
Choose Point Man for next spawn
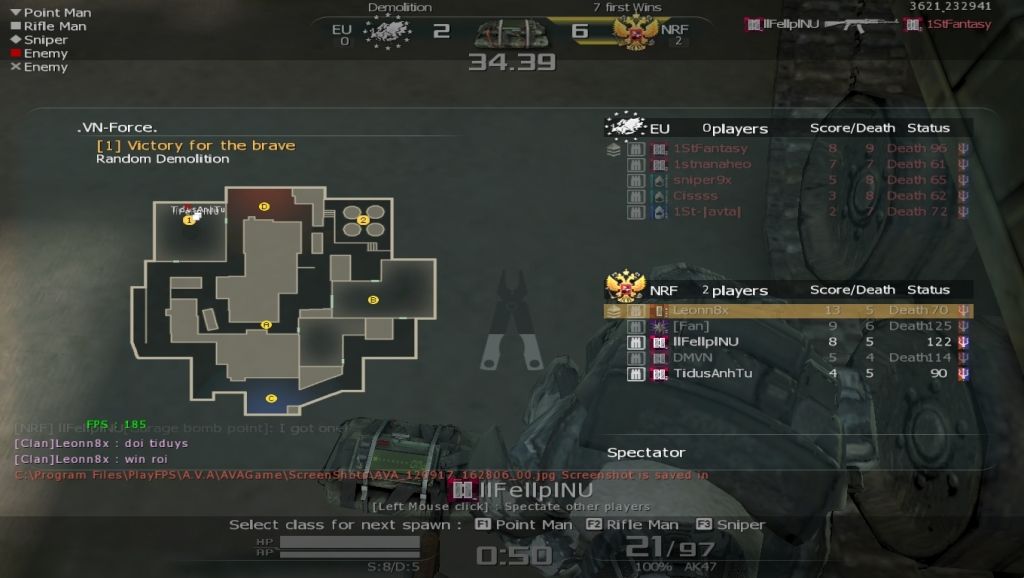533,525
